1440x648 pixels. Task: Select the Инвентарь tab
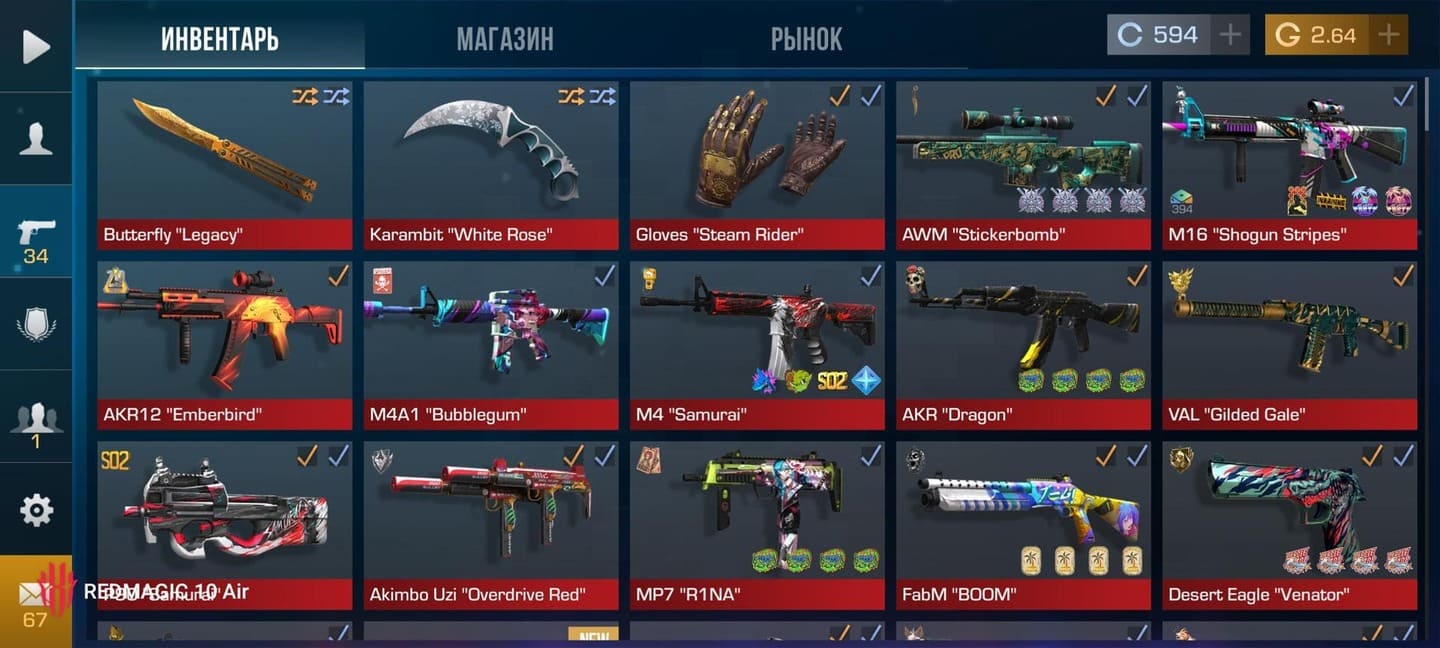[220, 39]
